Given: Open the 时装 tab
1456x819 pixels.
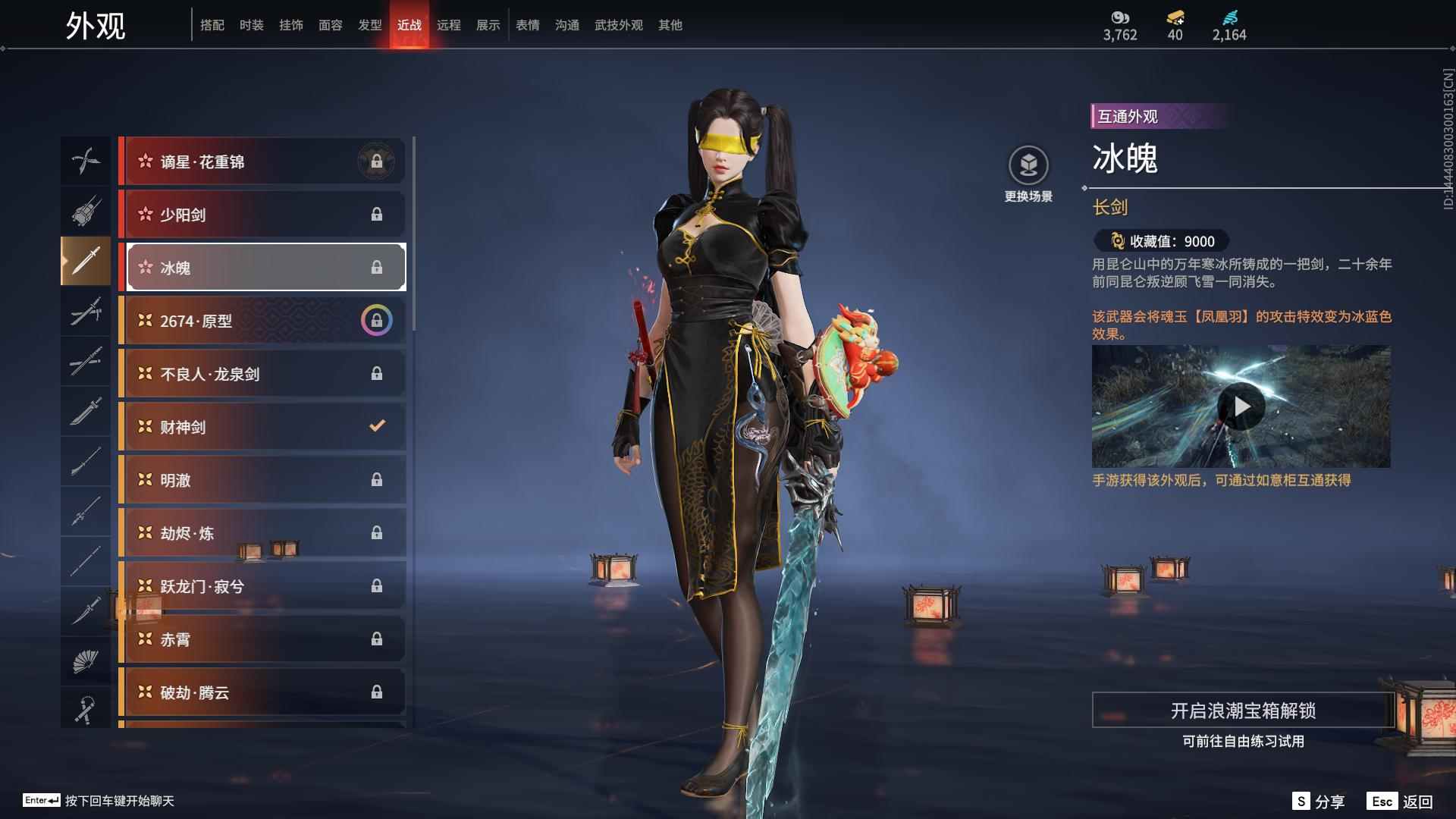Looking at the screenshot, I should tap(252, 25).
